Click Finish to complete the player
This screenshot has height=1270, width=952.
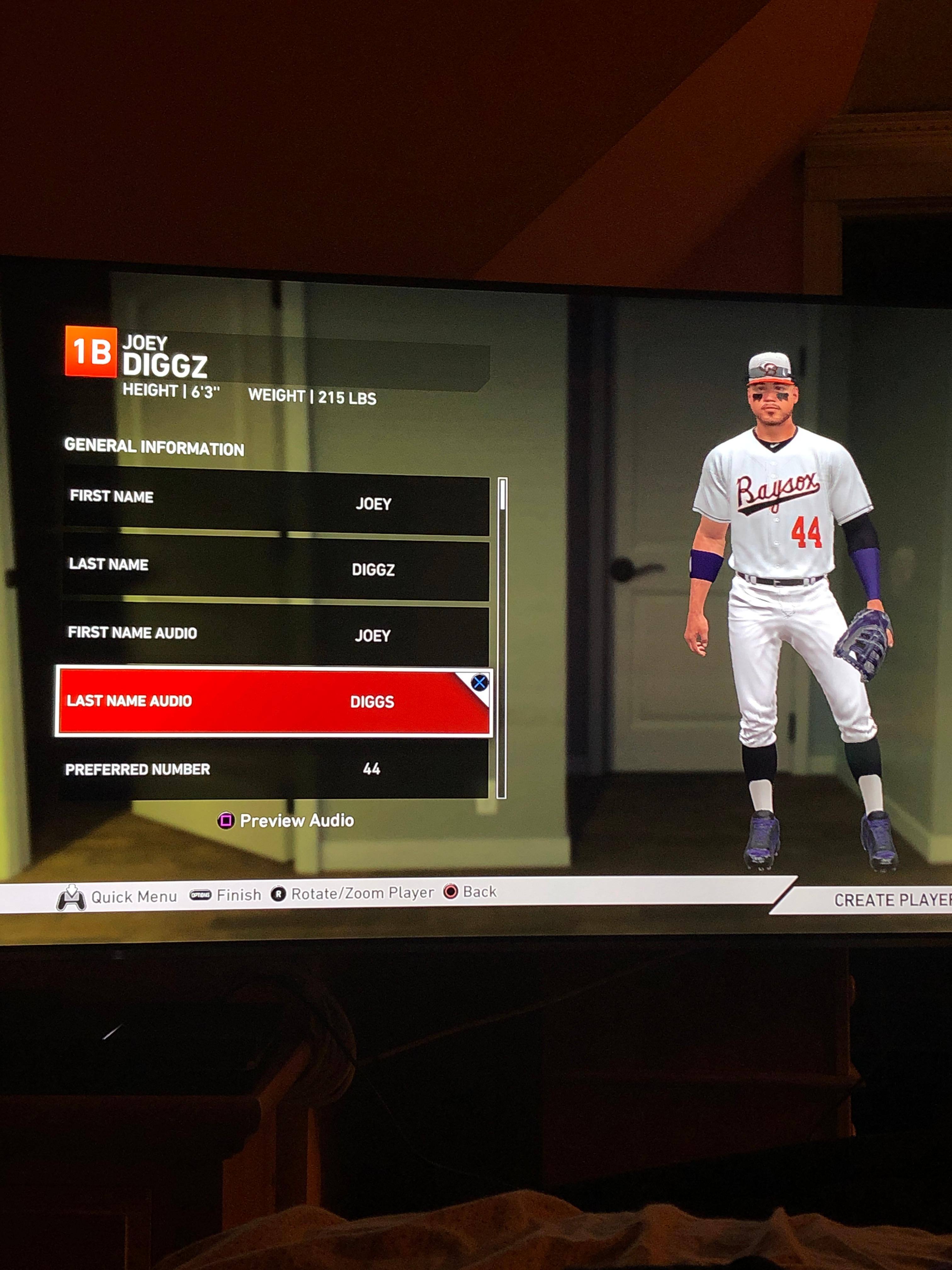pyautogui.click(x=238, y=895)
